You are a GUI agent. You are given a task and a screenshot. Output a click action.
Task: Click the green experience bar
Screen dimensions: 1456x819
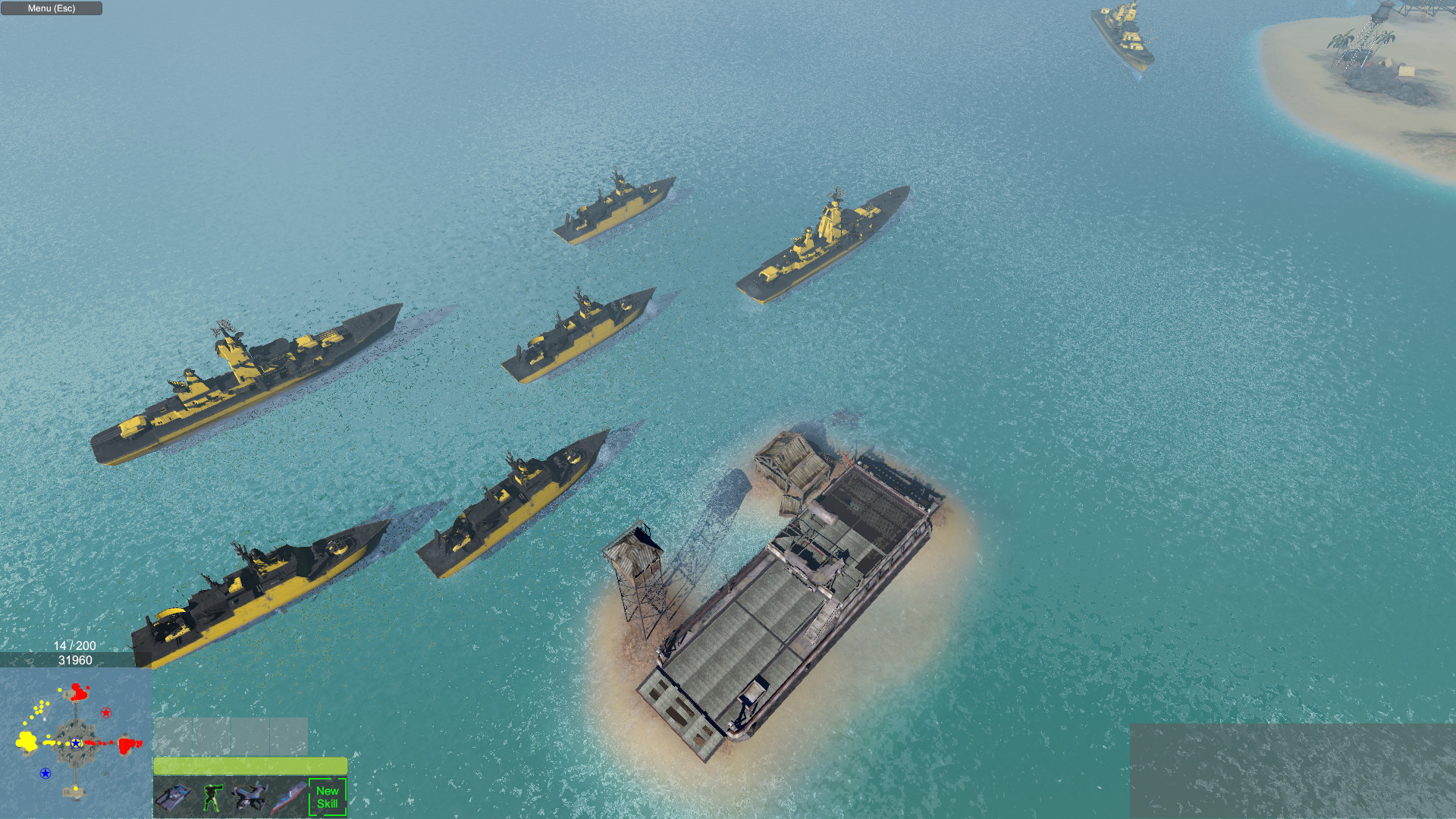coord(250,766)
